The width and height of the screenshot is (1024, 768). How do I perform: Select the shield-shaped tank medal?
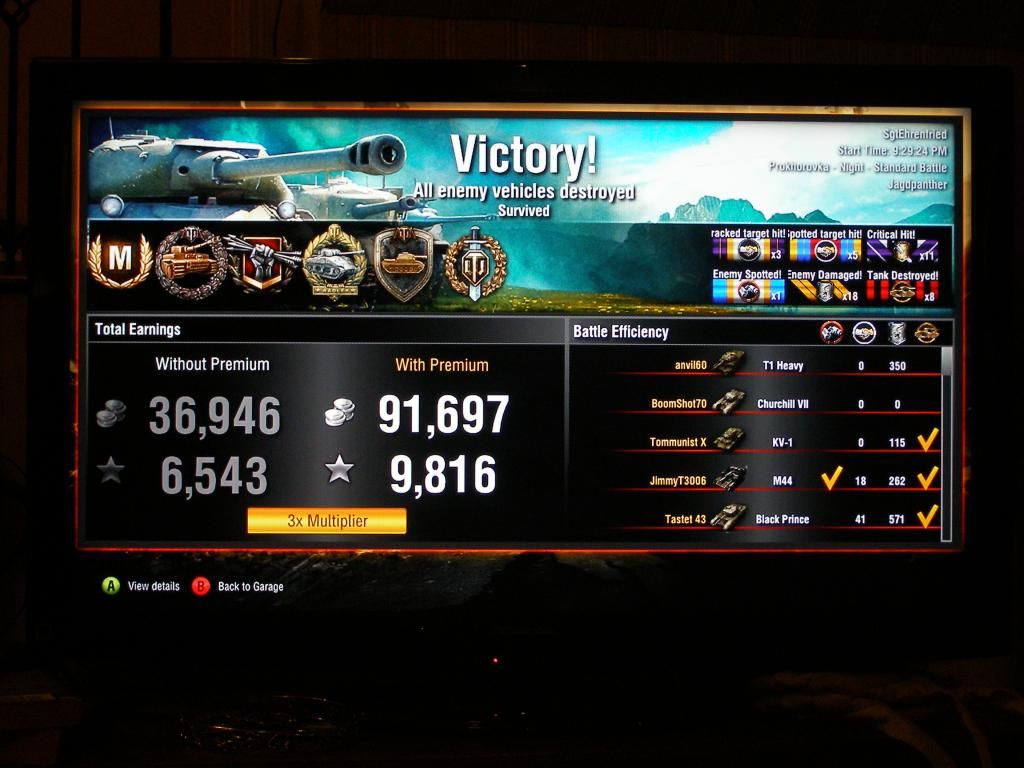[x=403, y=262]
